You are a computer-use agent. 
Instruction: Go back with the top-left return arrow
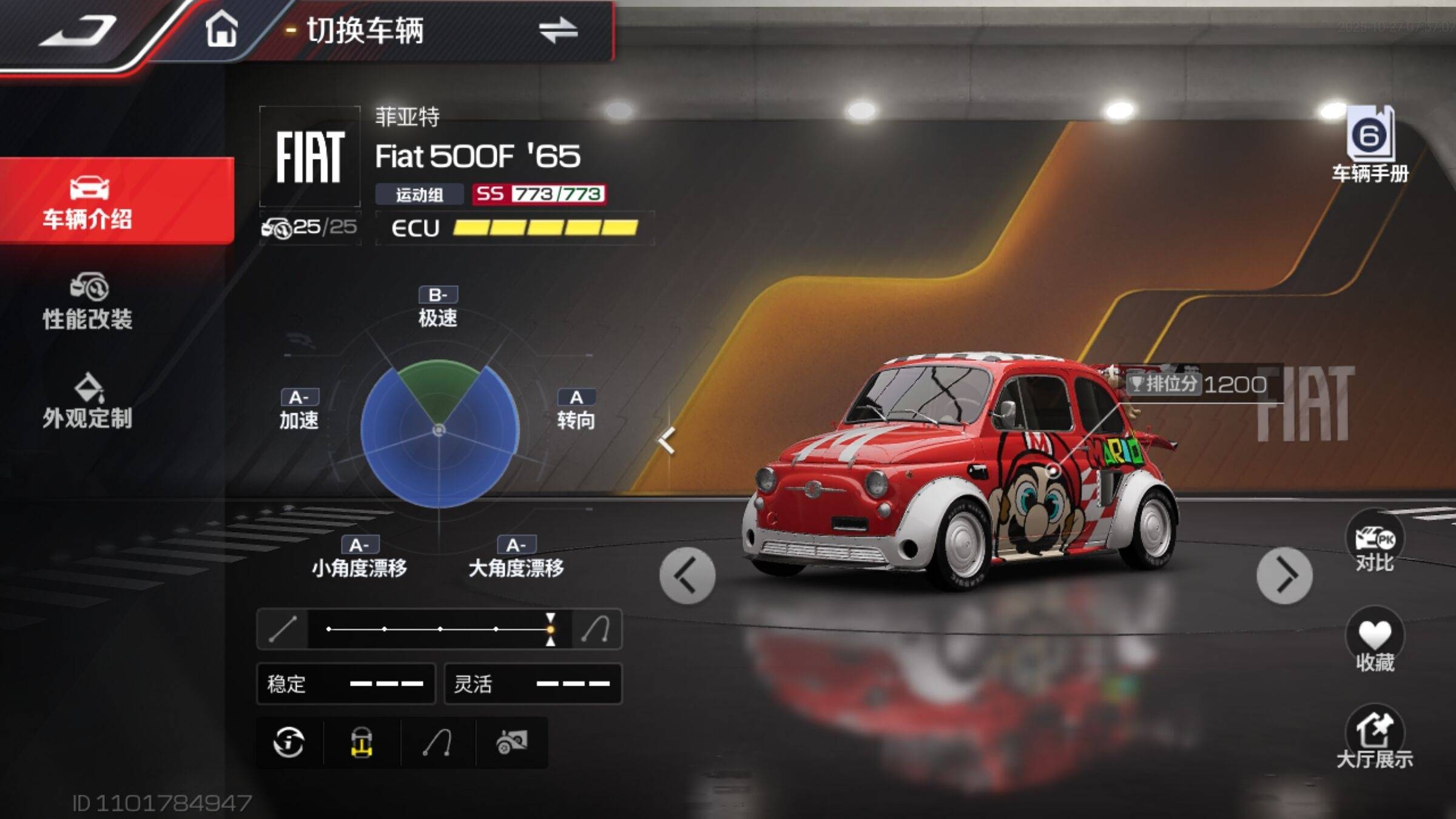click(x=79, y=30)
